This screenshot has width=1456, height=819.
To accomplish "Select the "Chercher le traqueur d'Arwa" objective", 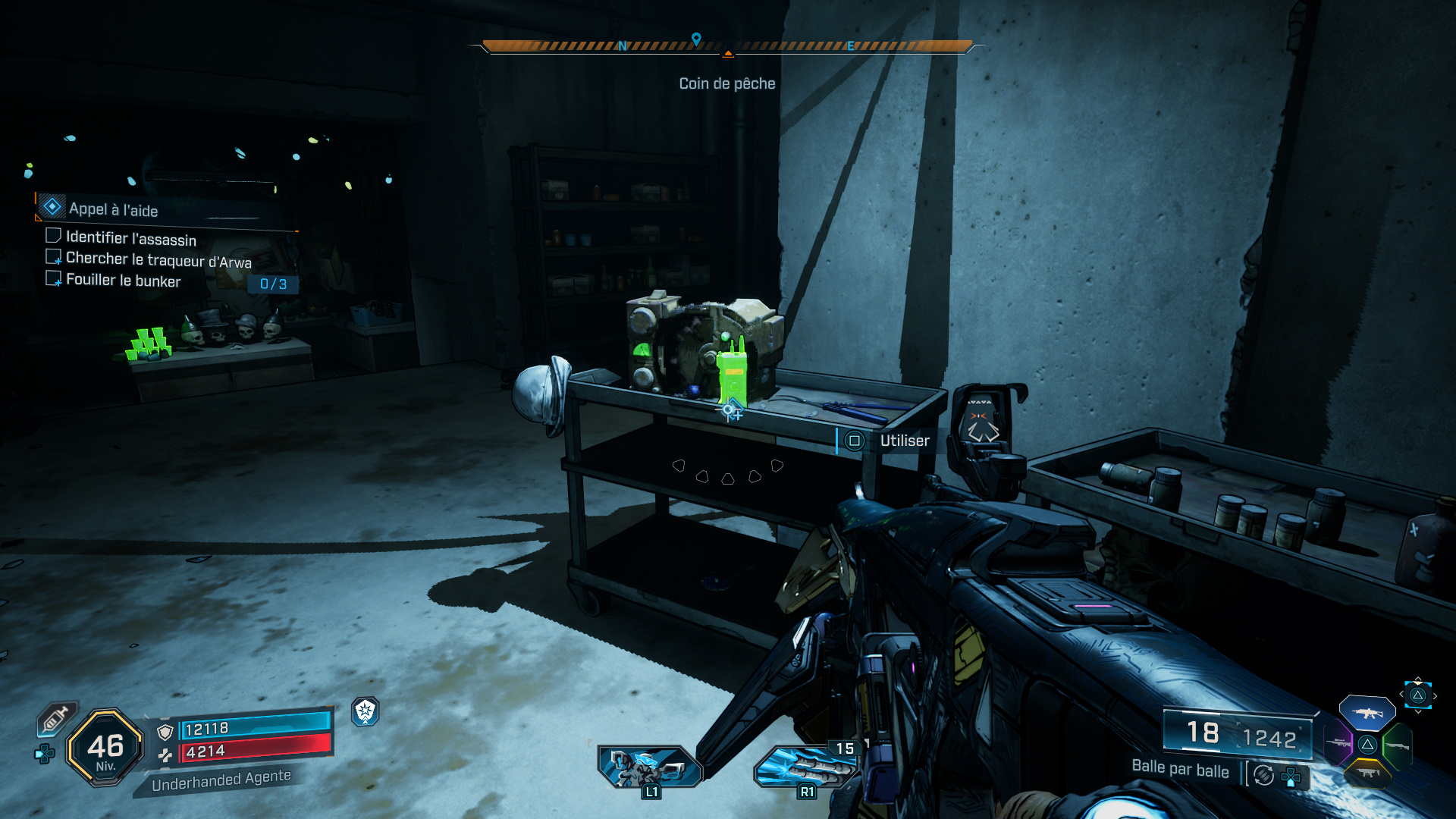I will [158, 259].
